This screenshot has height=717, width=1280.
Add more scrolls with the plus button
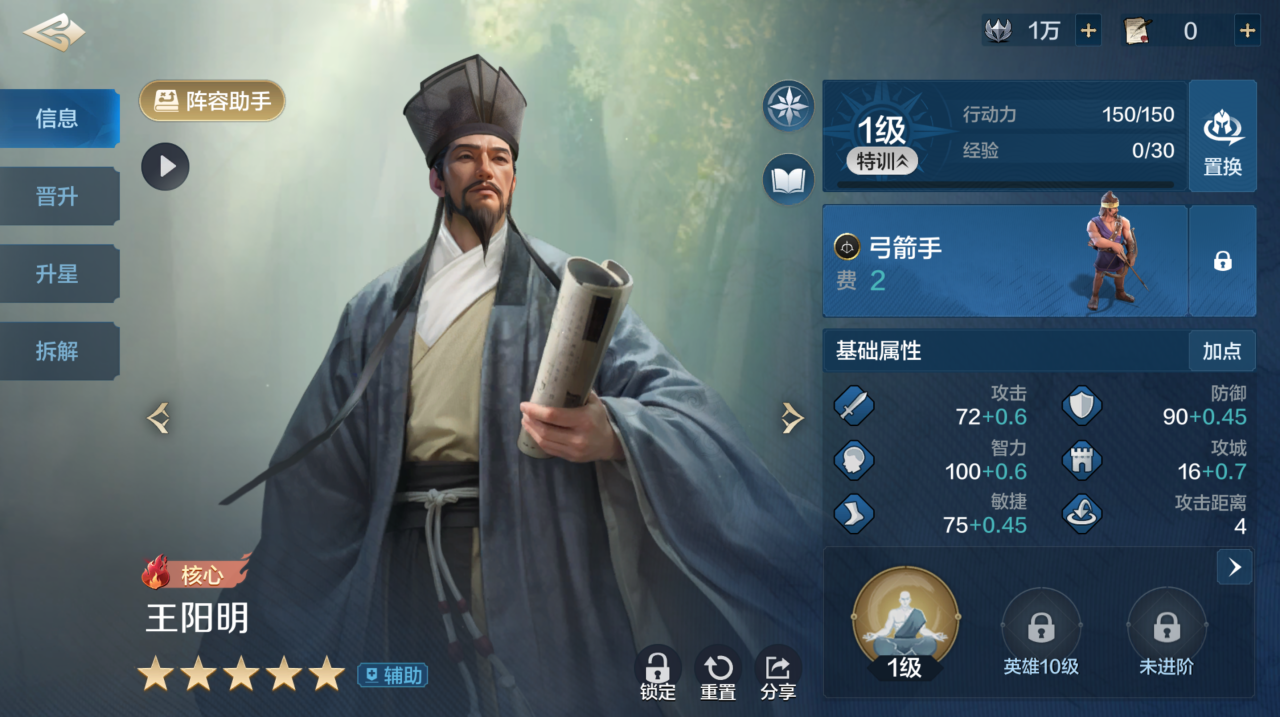pos(1247,31)
